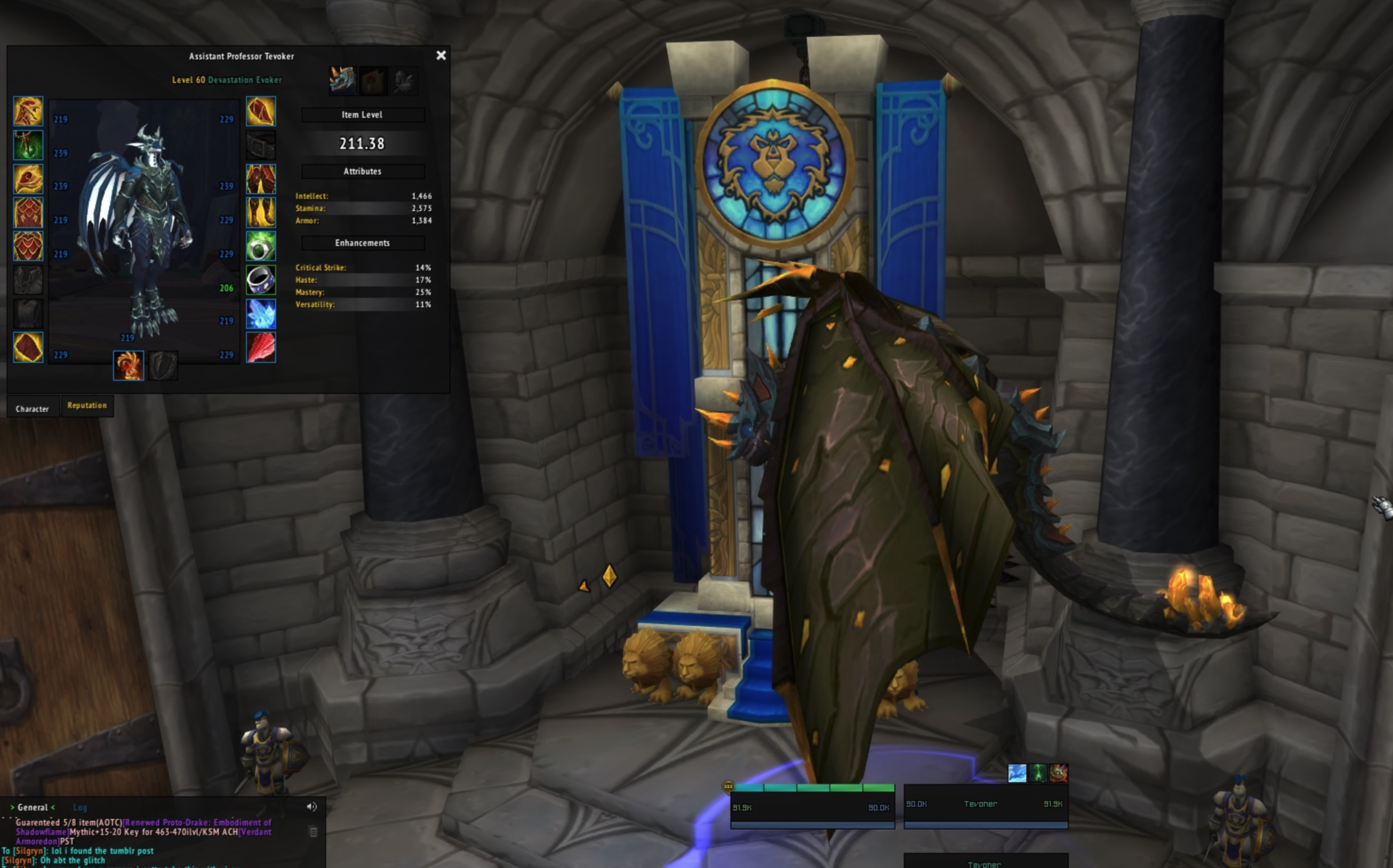Select the golden boots slot
This screenshot has height=868, width=1393.
261,213
